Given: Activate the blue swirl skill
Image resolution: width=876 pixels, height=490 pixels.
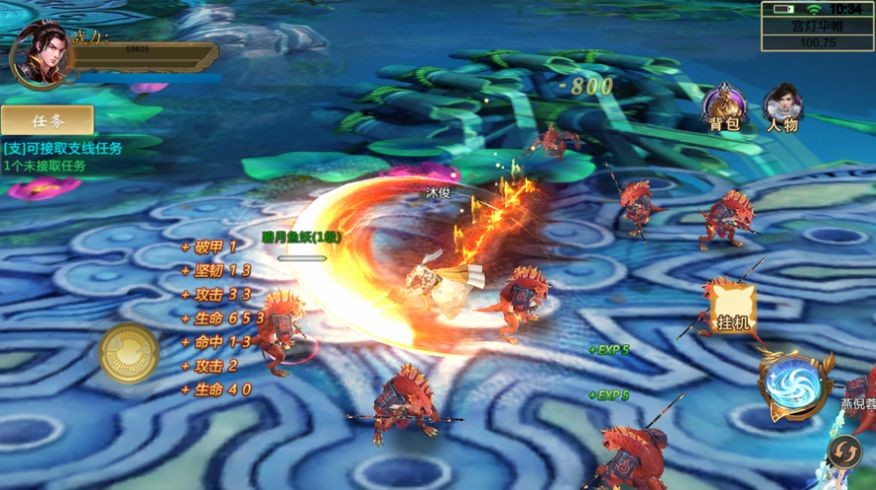Looking at the screenshot, I should pos(795,386).
